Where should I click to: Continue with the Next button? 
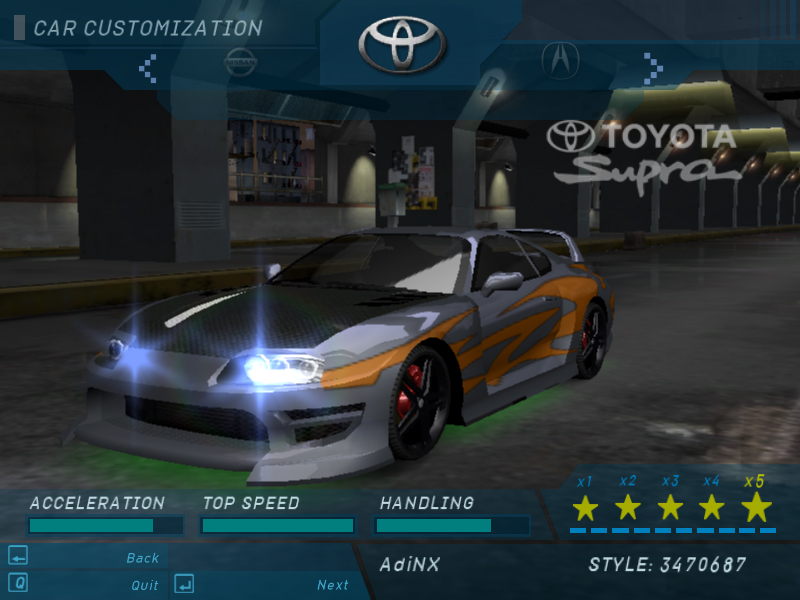pyautogui.click(x=333, y=585)
